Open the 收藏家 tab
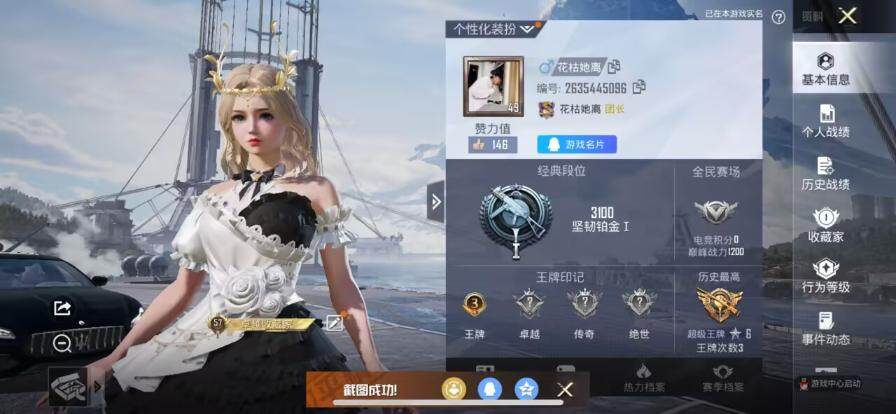The image size is (896, 414). (x=826, y=226)
